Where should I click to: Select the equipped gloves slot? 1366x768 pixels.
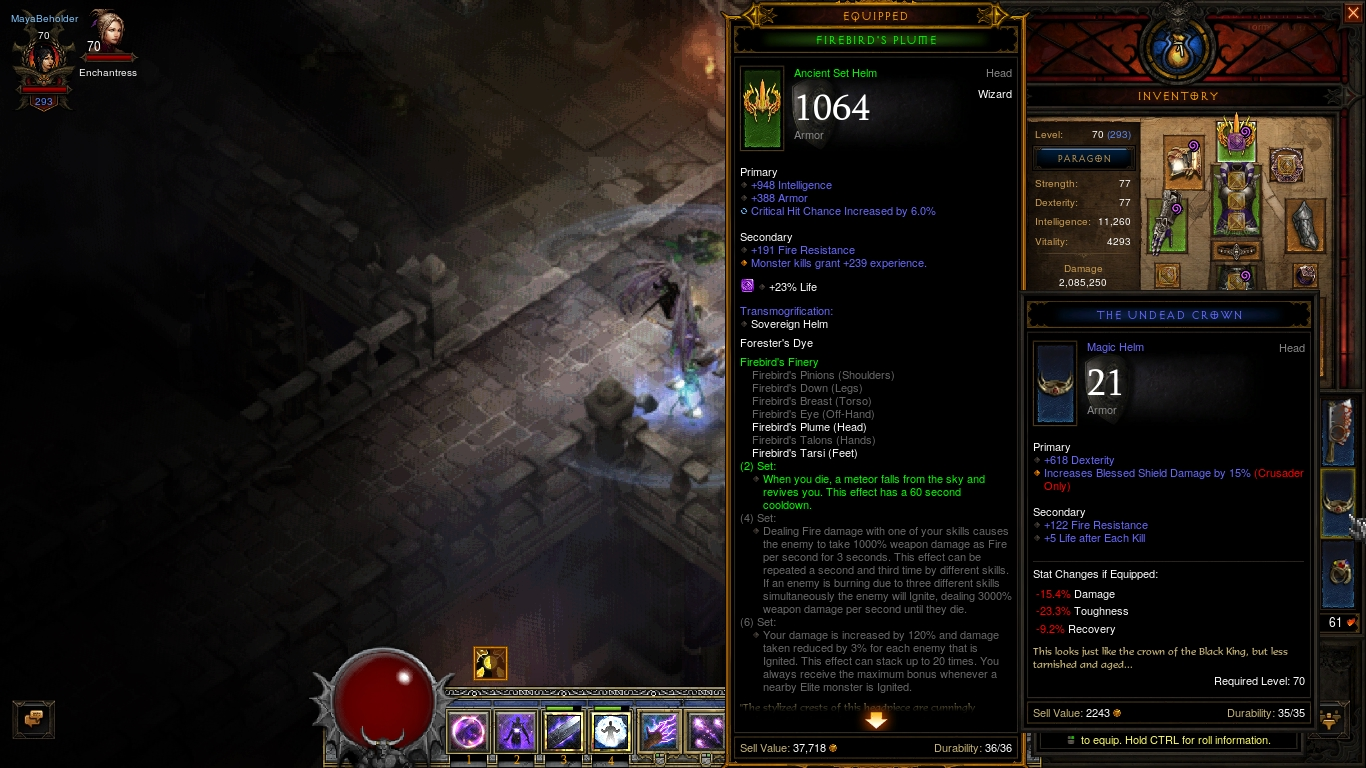1165,227
